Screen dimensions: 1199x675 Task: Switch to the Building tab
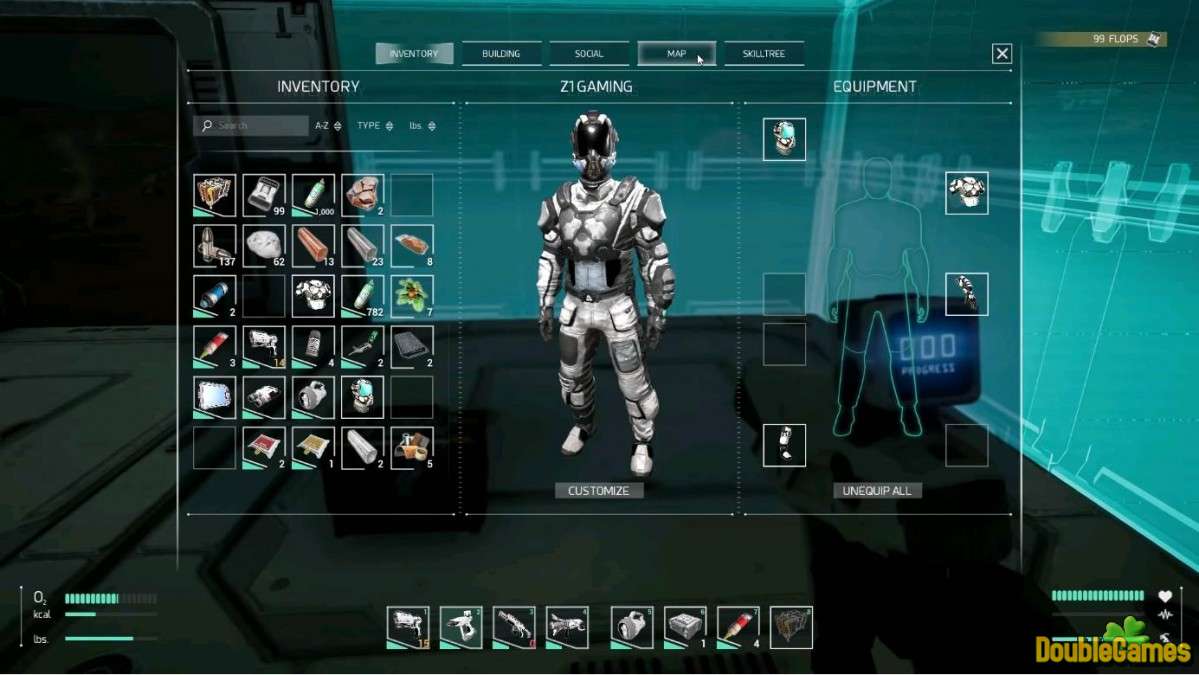coord(501,54)
